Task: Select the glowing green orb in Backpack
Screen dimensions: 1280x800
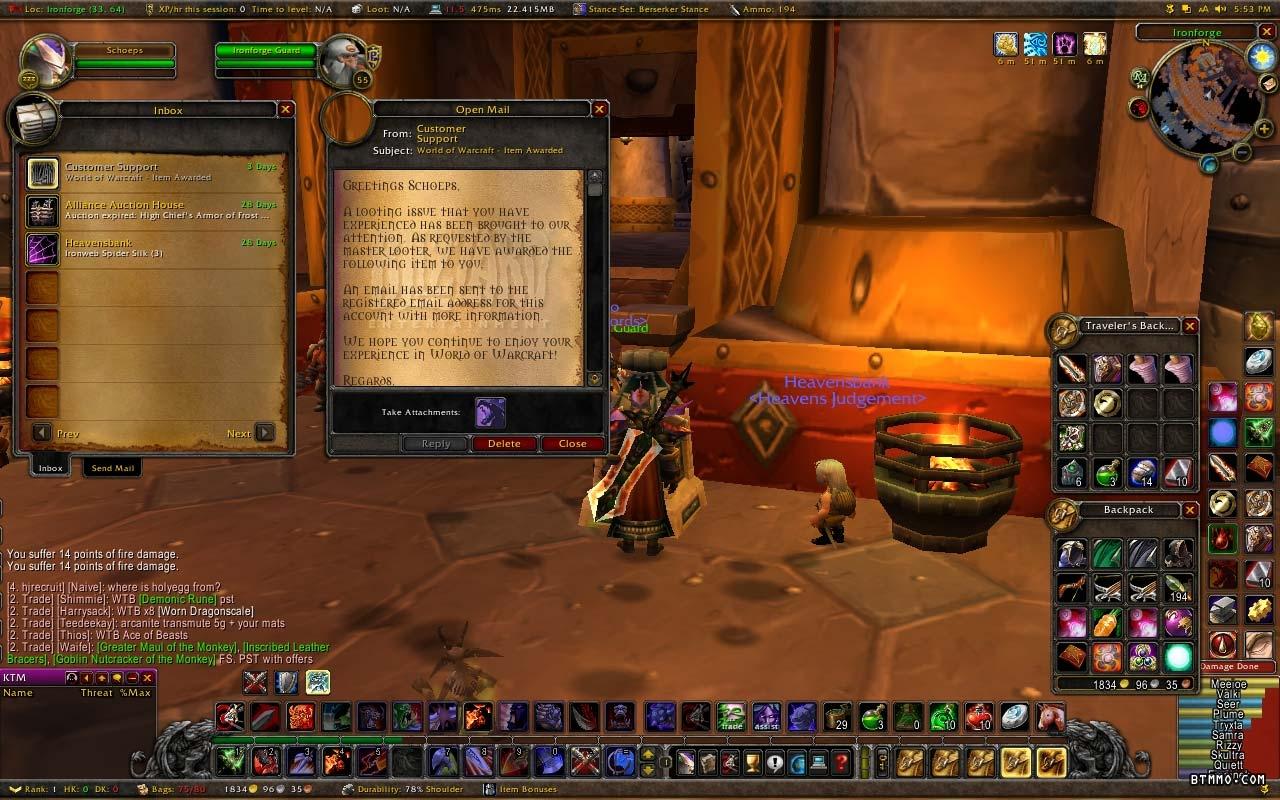Action: pos(1178,657)
